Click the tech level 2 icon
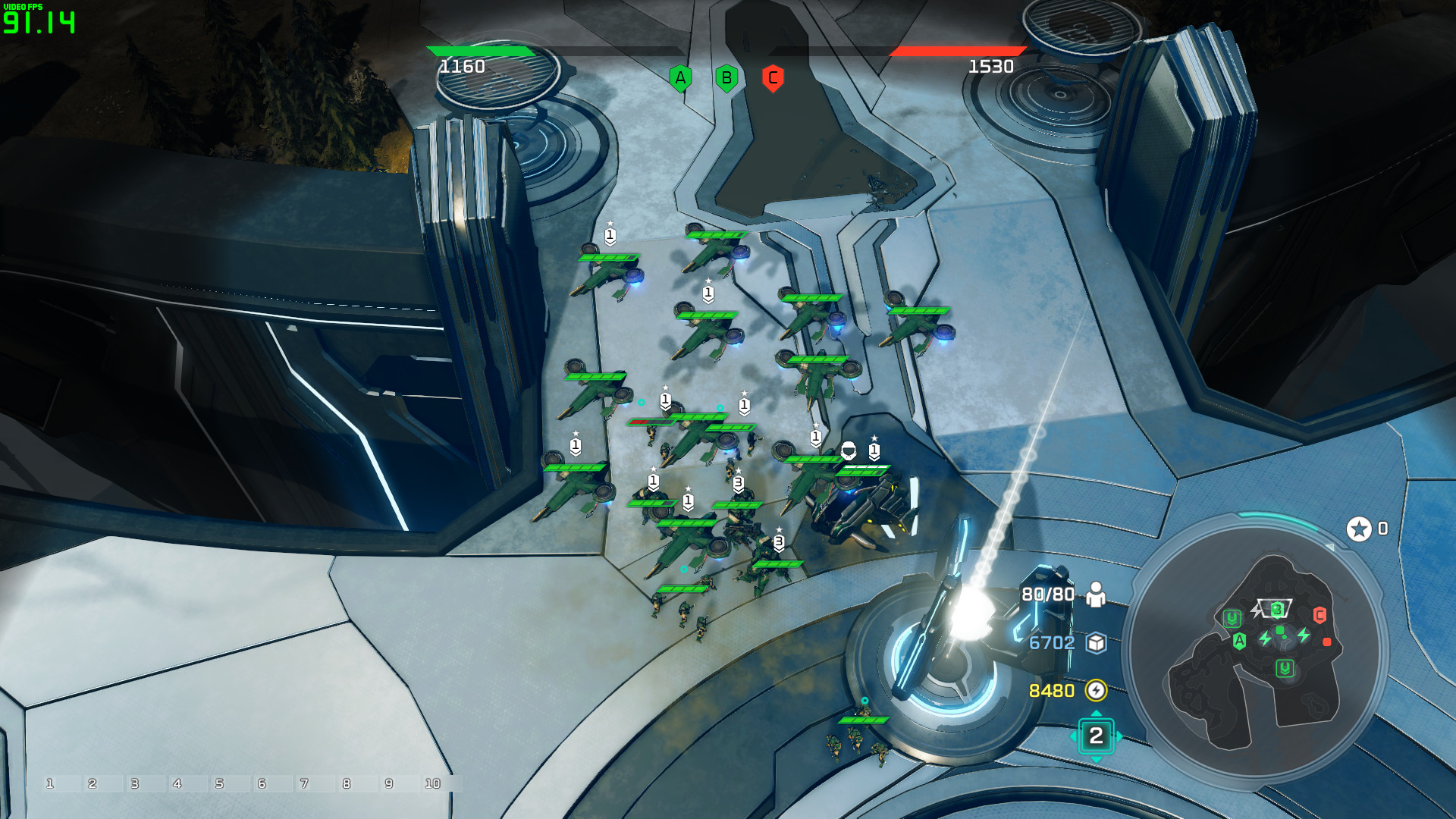Image resolution: width=1456 pixels, height=819 pixels. (x=1096, y=736)
